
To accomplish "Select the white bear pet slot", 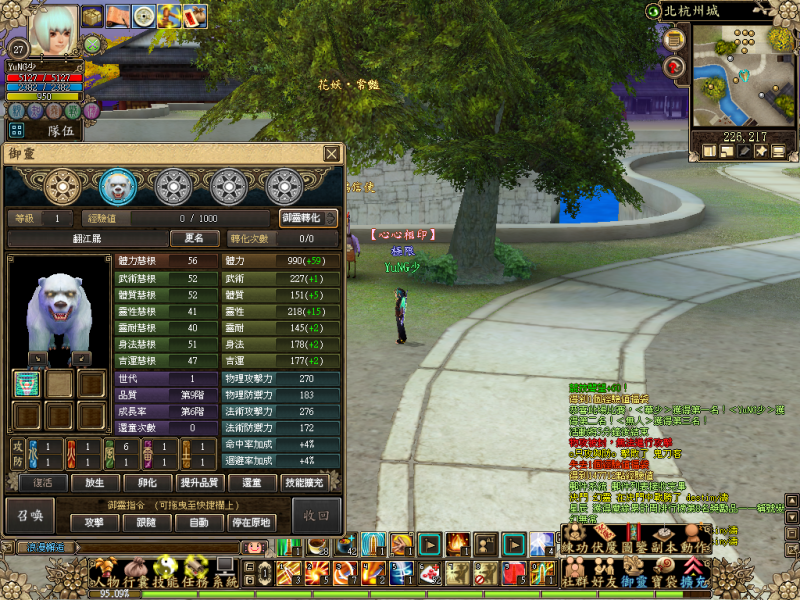I will click(x=118, y=186).
